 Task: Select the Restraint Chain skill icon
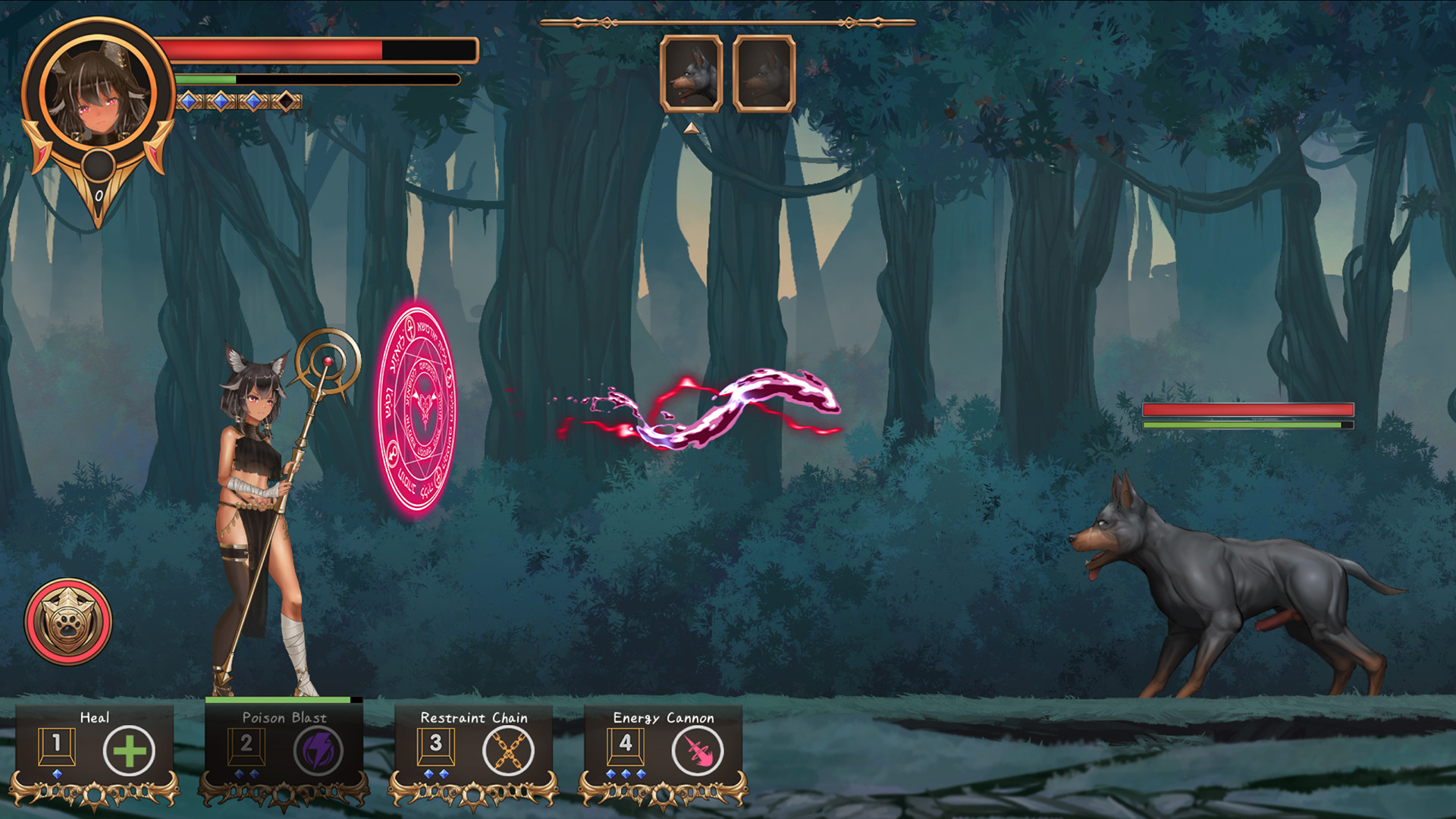507,751
